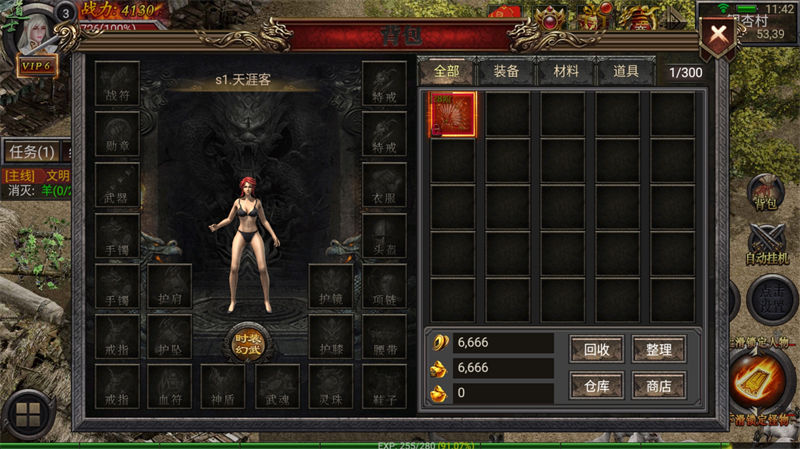The height and width of the screenshot is (449, 800).
Task: Open the four-square grid menu button
Action: tap(28, 414)
